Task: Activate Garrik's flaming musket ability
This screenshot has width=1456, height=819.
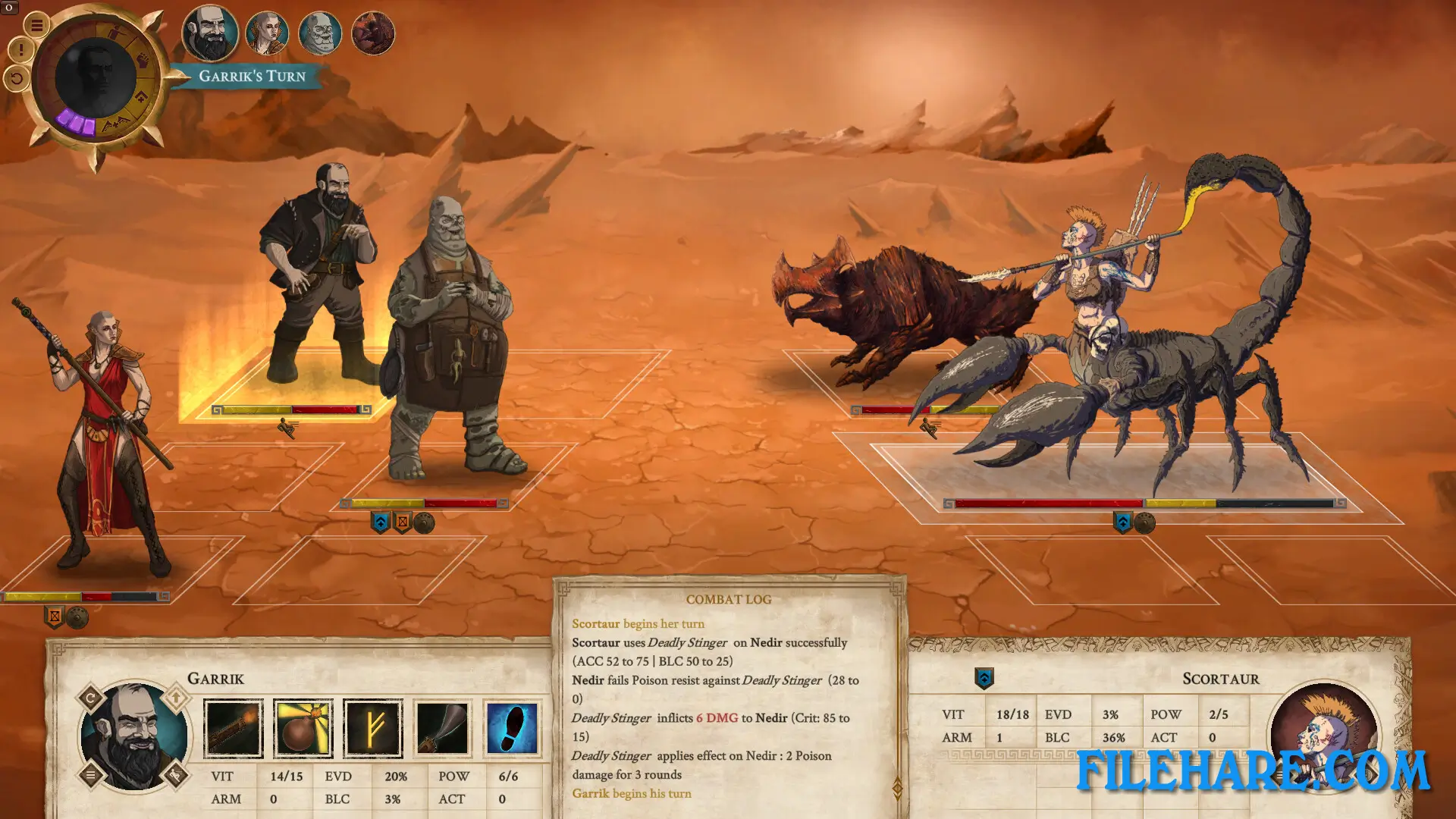Action: pos(234,729)
